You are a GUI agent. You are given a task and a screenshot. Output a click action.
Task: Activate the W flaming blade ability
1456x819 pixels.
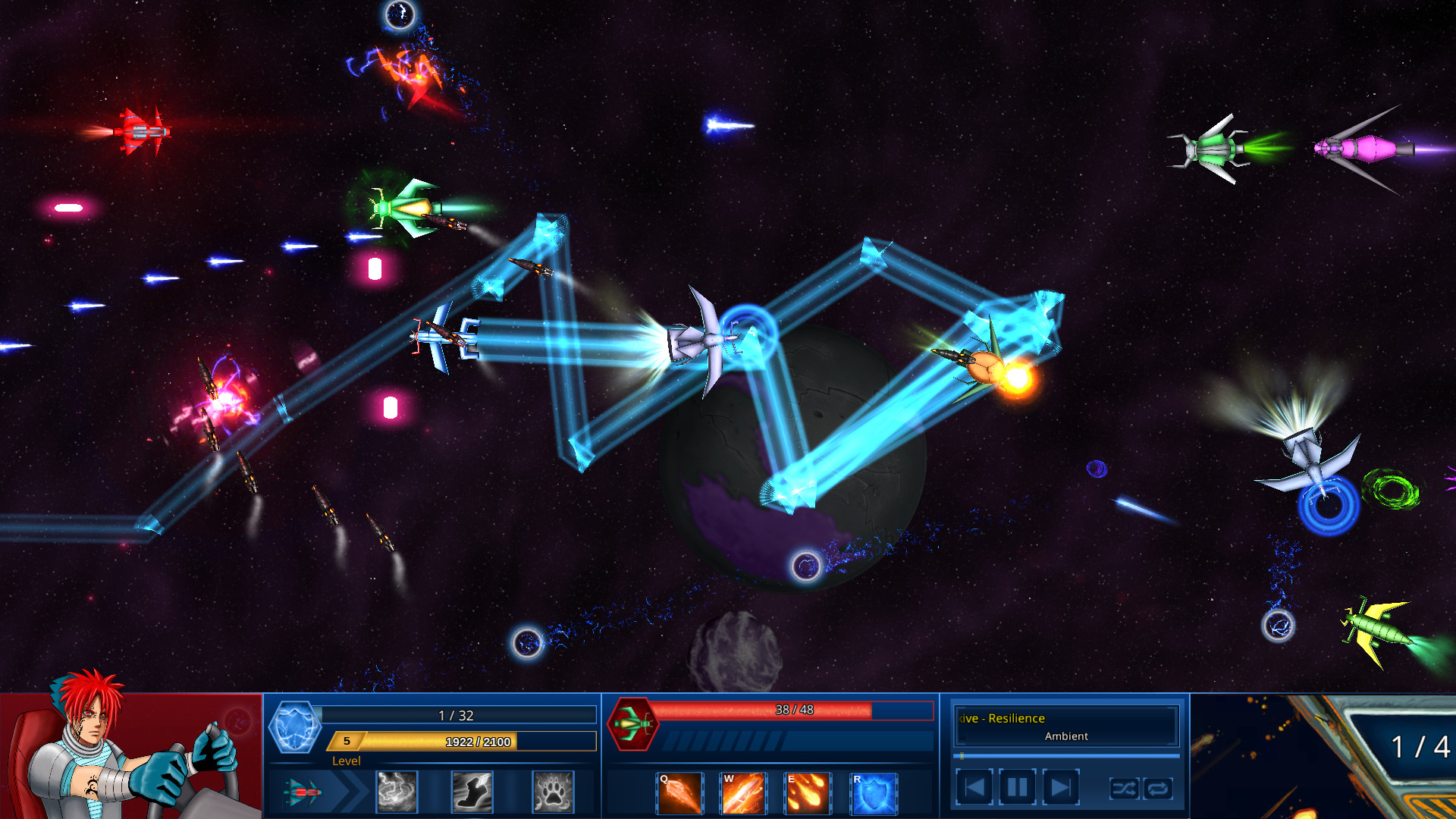[744, 792]
